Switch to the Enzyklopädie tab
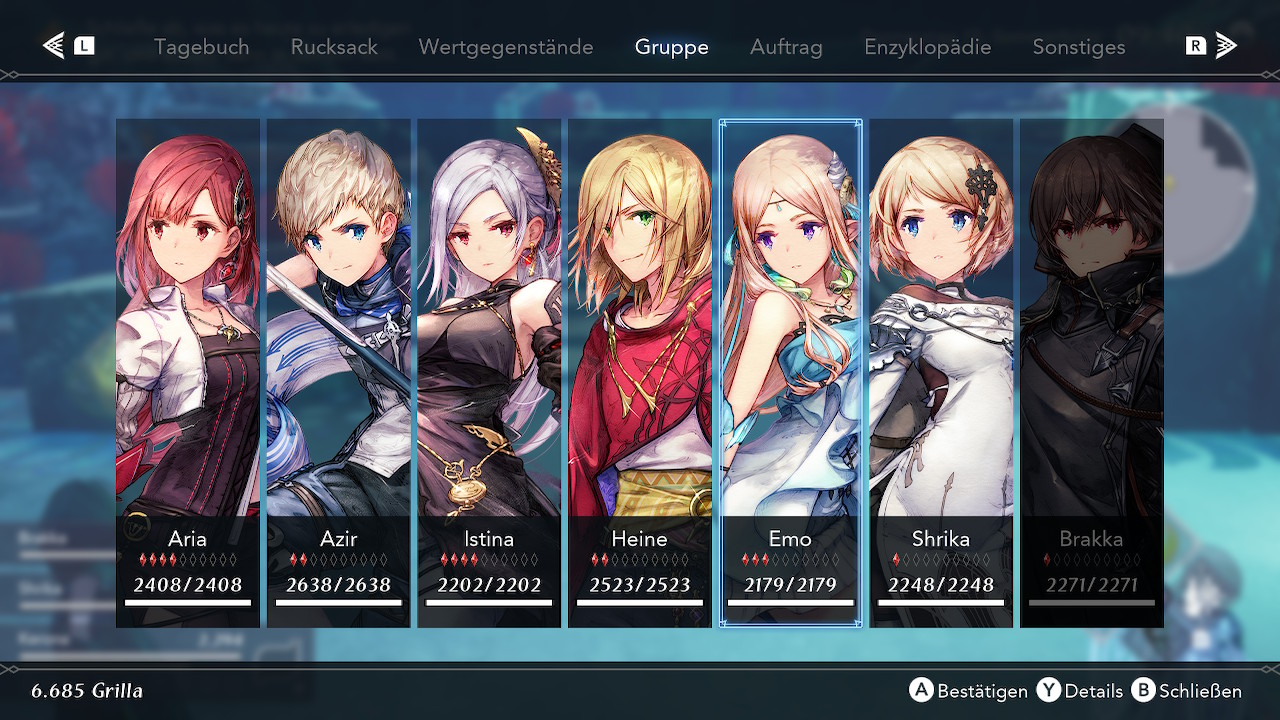The width and height of the screenshot is (1280, 720). (x=927, y=47)
